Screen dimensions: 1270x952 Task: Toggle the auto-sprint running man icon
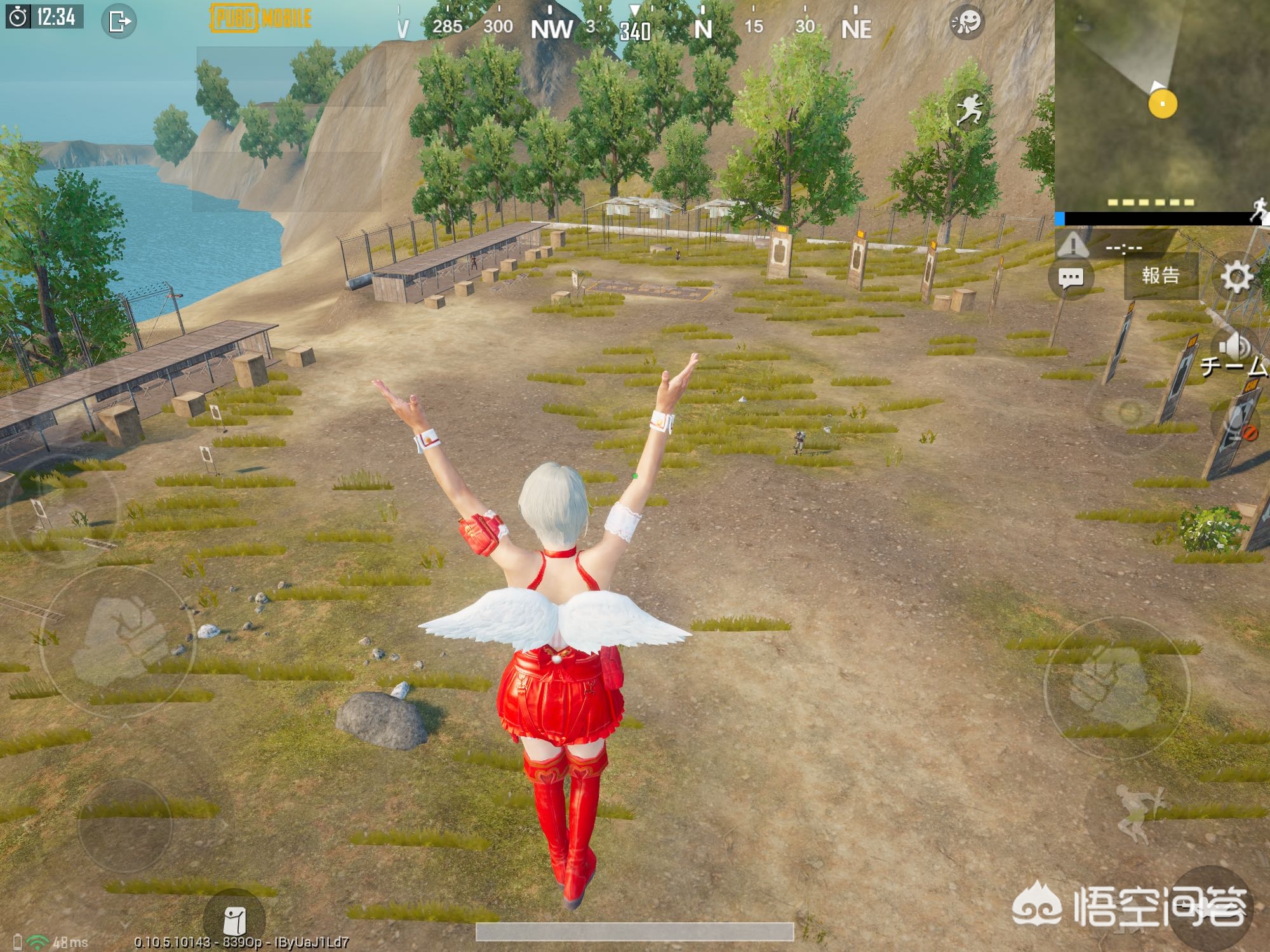970,109
